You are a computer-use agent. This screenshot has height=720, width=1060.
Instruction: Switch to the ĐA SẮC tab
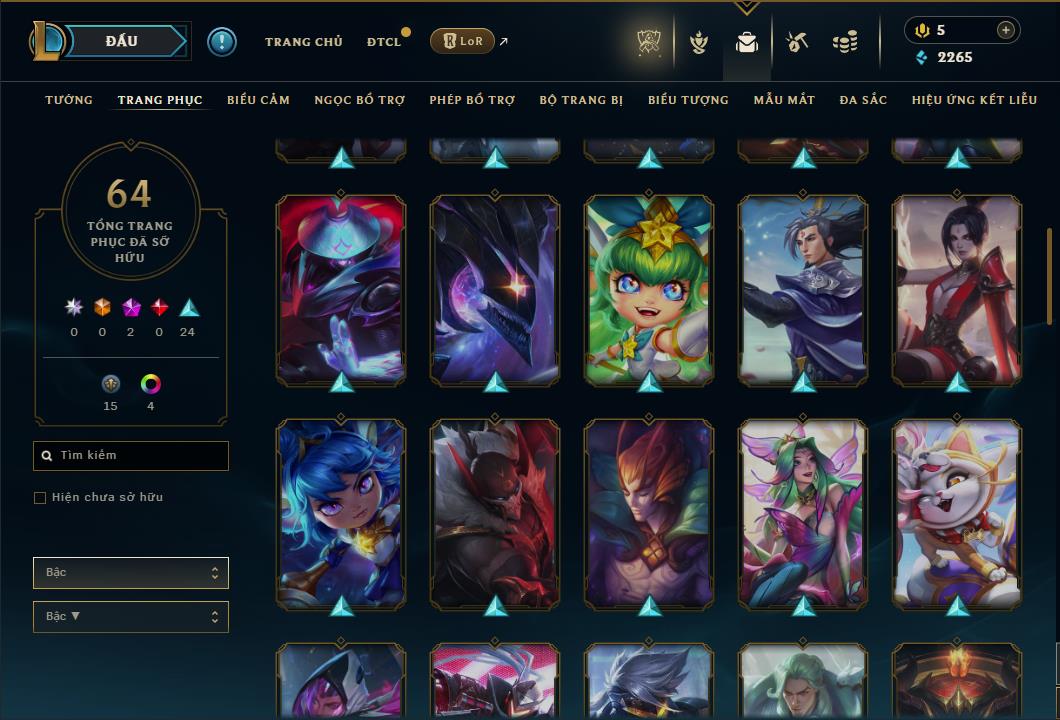tap(863, 100)
